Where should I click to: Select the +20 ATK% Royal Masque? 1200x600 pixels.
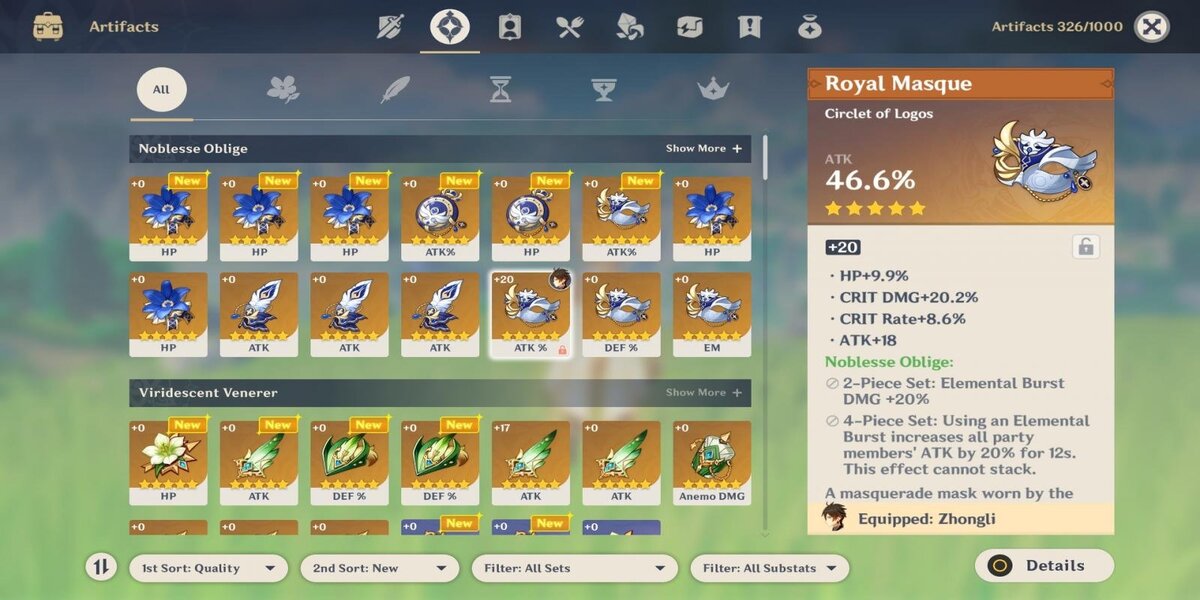[x=530, y=314]
